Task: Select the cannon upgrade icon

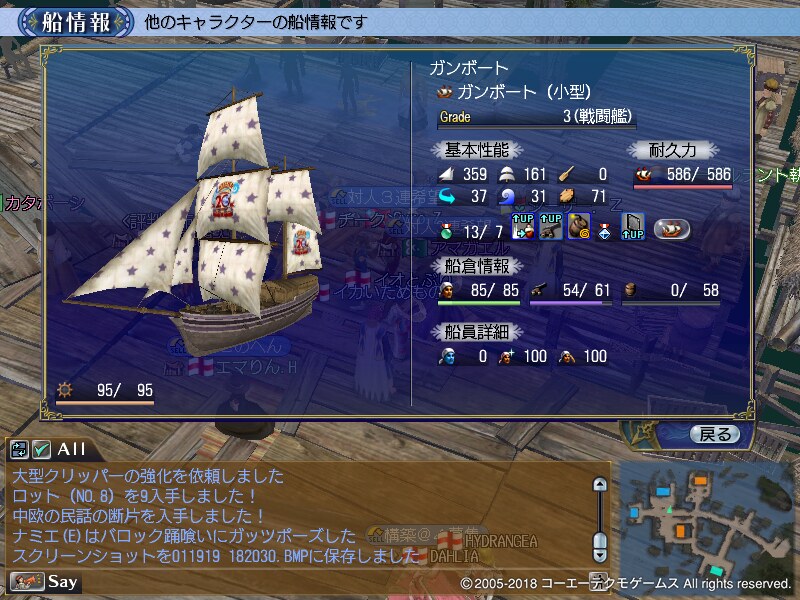Action: click(x=551, y=226)
